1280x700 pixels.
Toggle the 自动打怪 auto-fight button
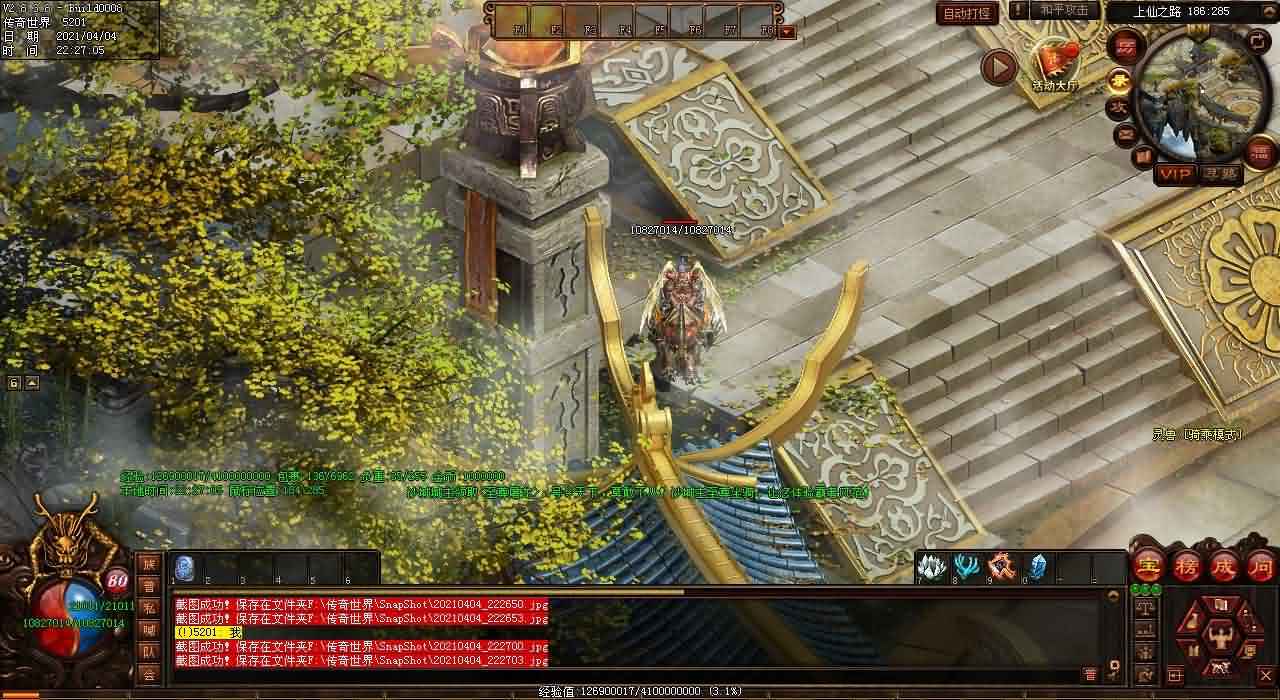967,14
